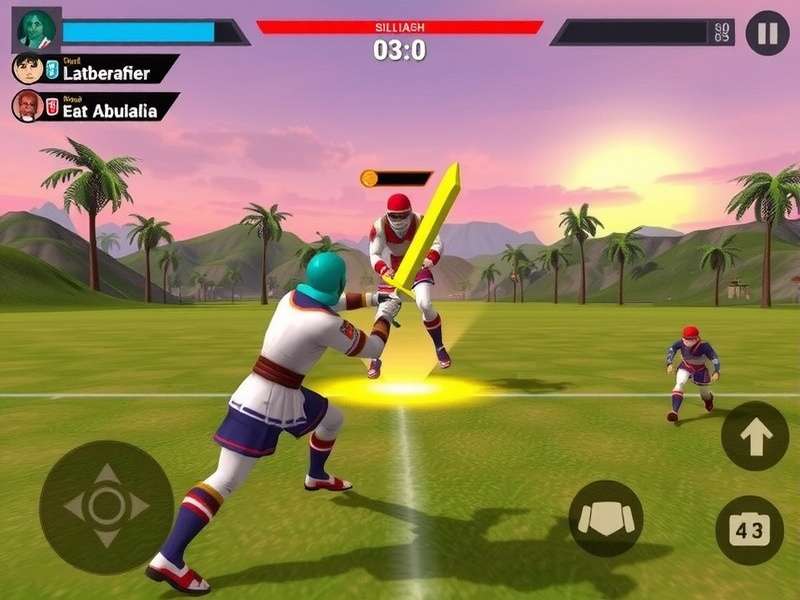800x600 pixels.
Task: Select the Latberafier player entry
Action: tap(95, 69)
